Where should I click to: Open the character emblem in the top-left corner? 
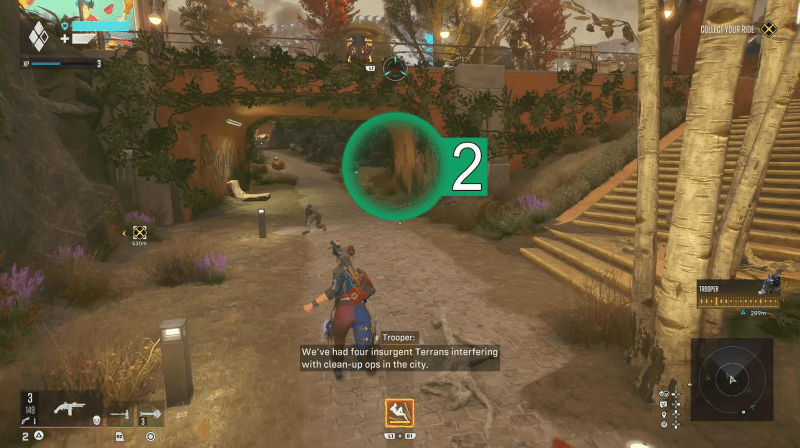coord(37,38)
